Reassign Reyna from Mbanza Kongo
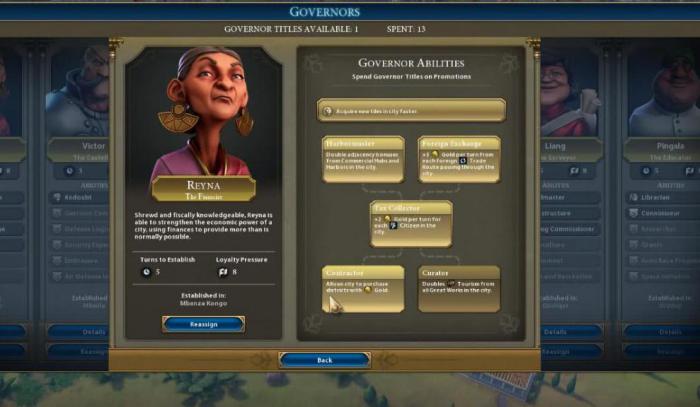700x407 pixels. (x=203, y=323)
